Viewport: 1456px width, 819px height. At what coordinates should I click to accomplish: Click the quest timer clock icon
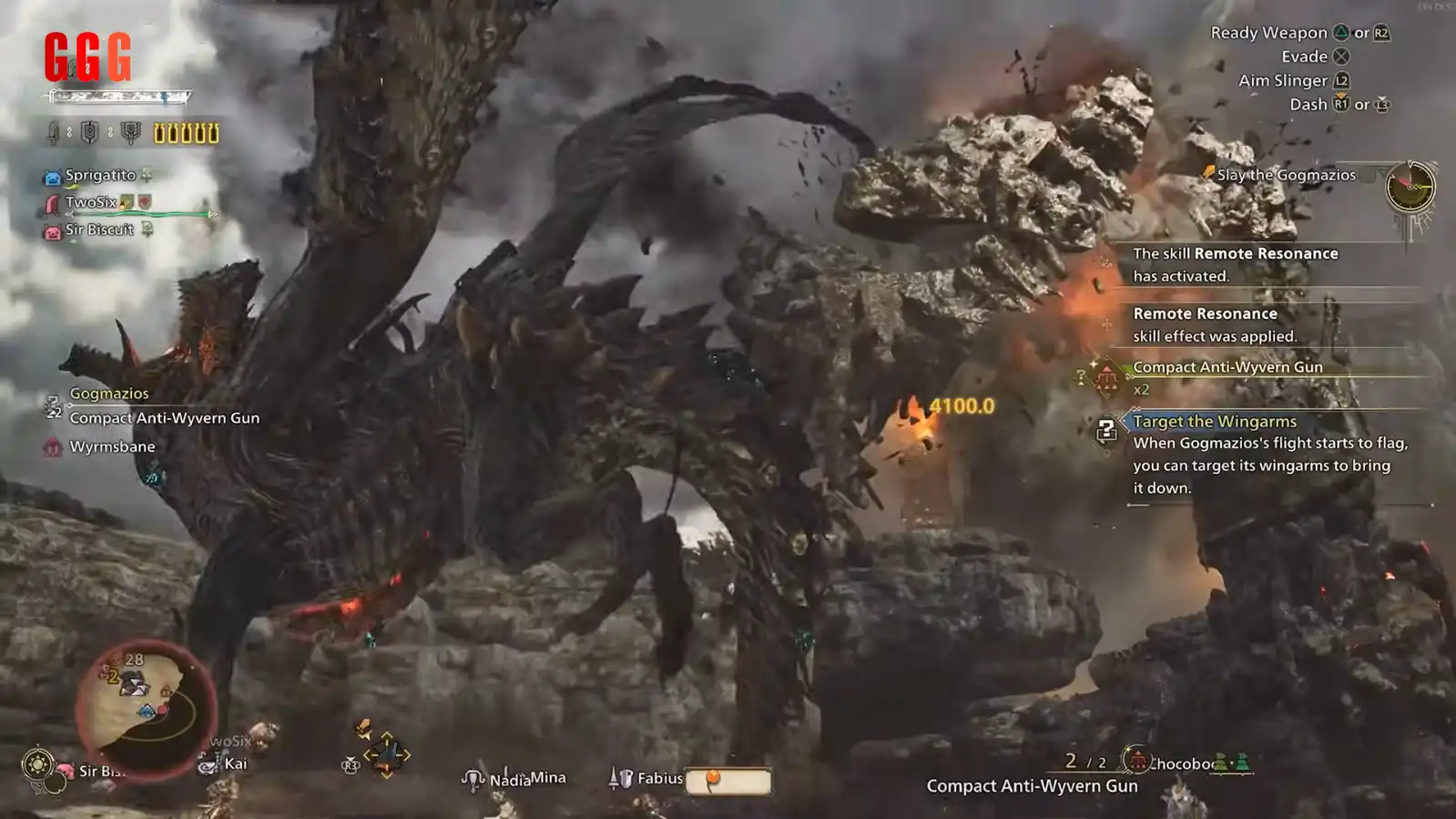[x=1410, y=186]
